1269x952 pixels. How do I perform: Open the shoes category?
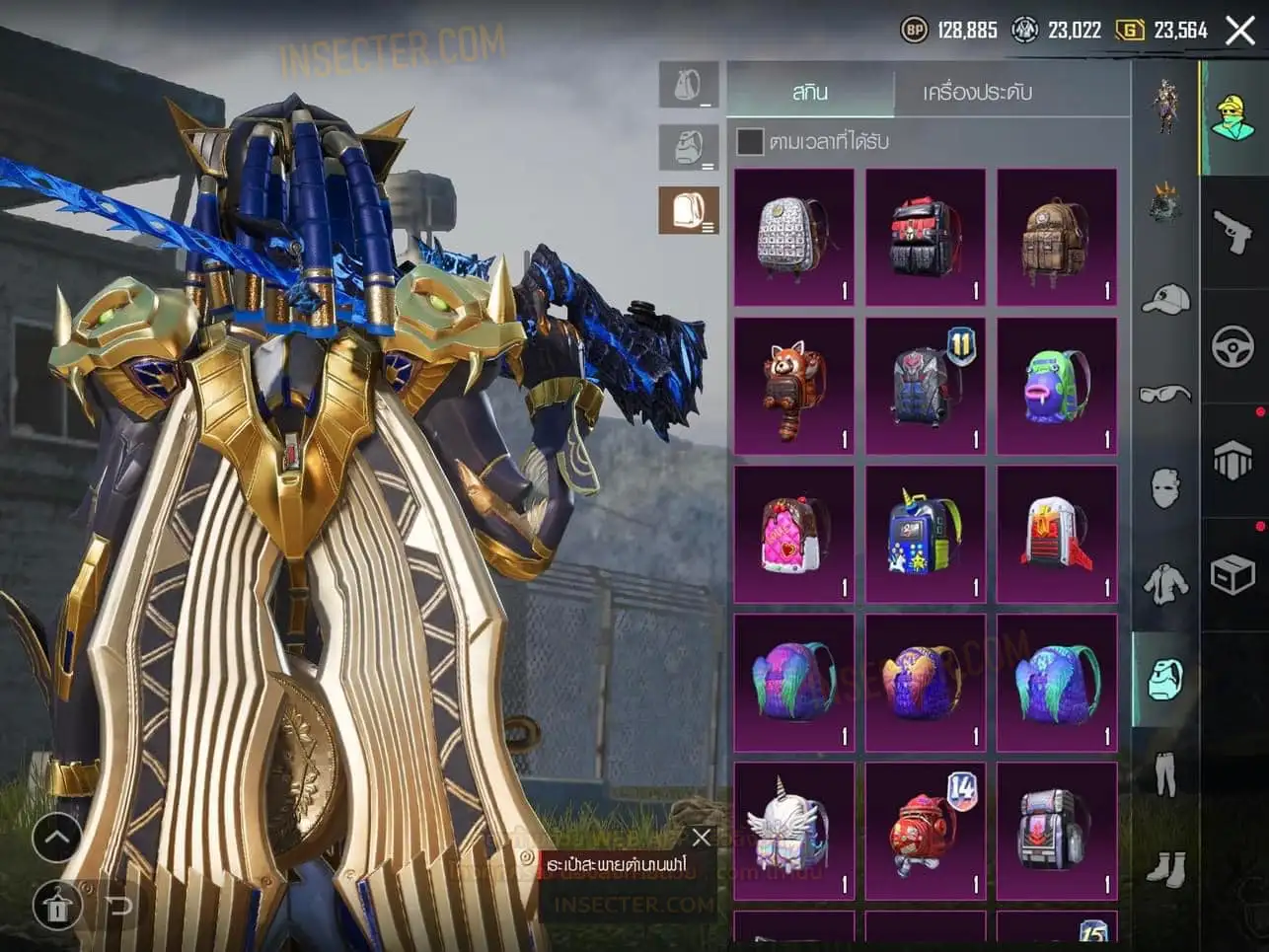point(1165,868)
